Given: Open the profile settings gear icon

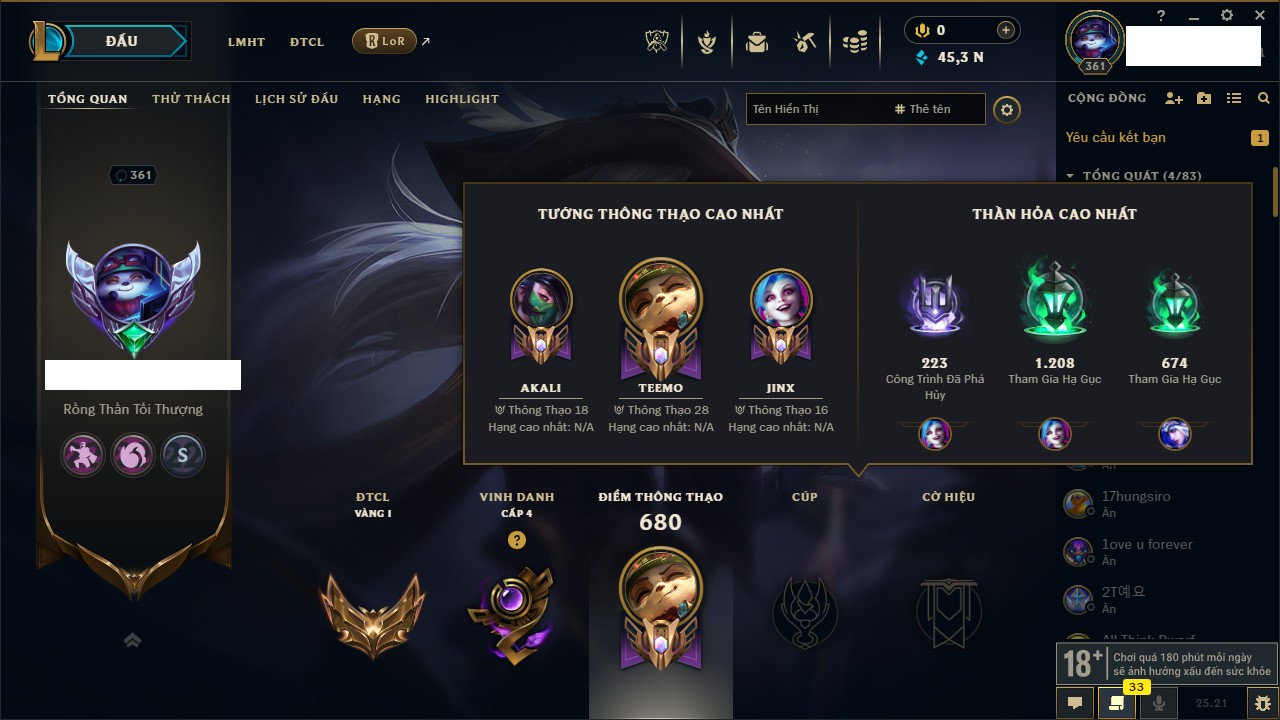Looking at the screenshot, I should coord(1007,109).
